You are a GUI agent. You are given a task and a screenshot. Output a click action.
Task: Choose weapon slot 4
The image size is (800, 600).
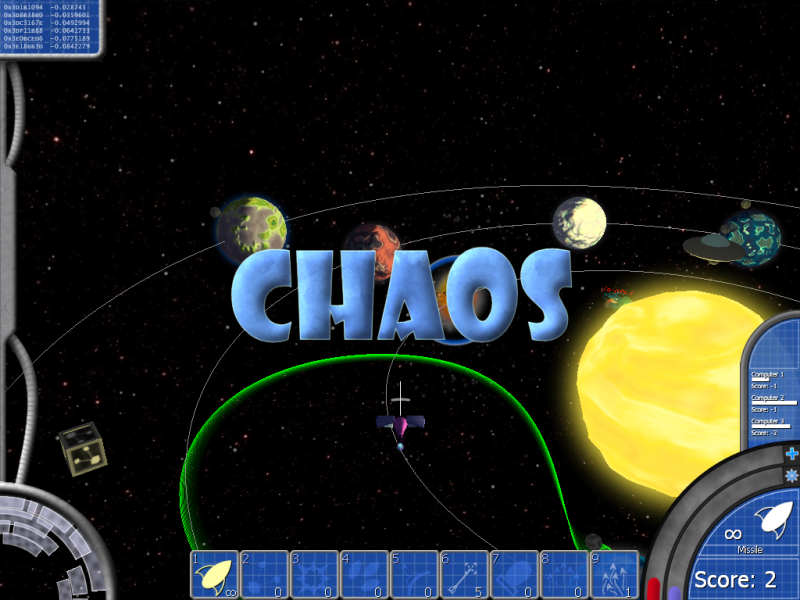[364, 574]
